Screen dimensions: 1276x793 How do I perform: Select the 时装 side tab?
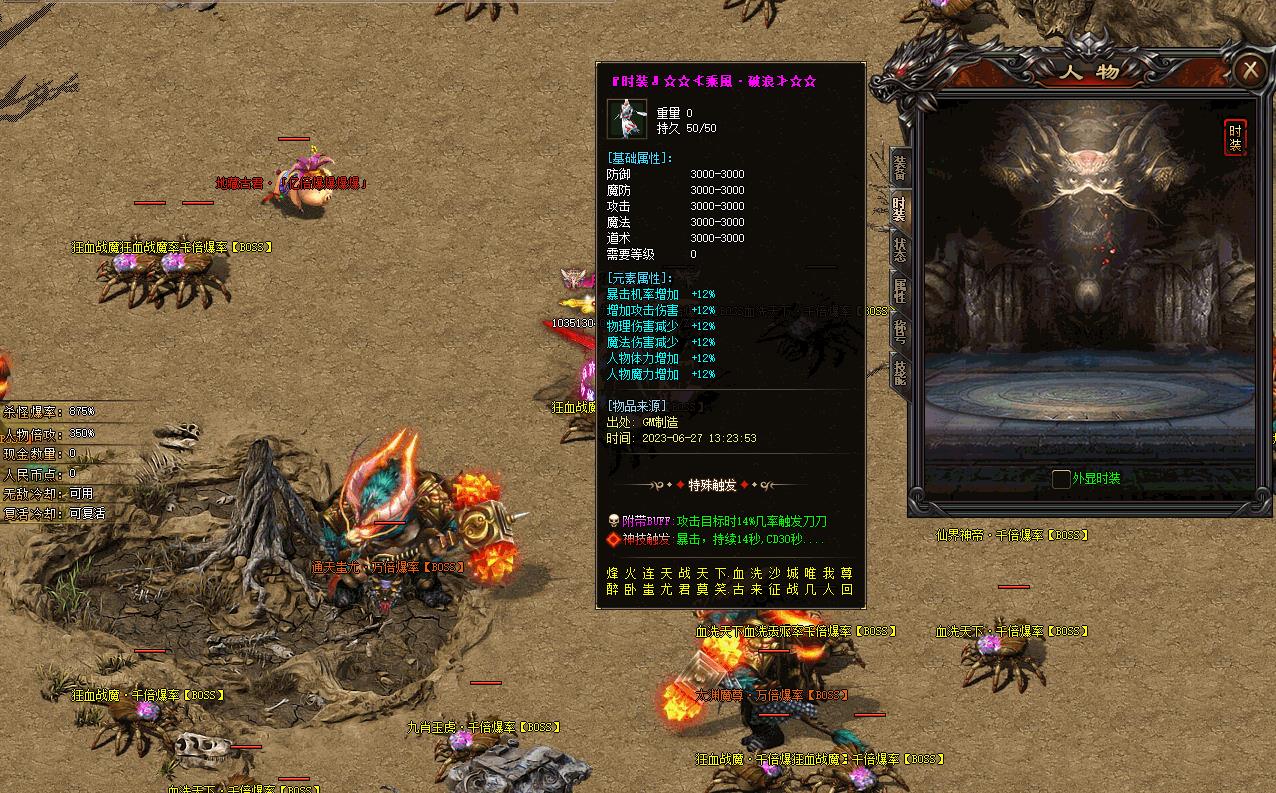click(x=900, y=208)
